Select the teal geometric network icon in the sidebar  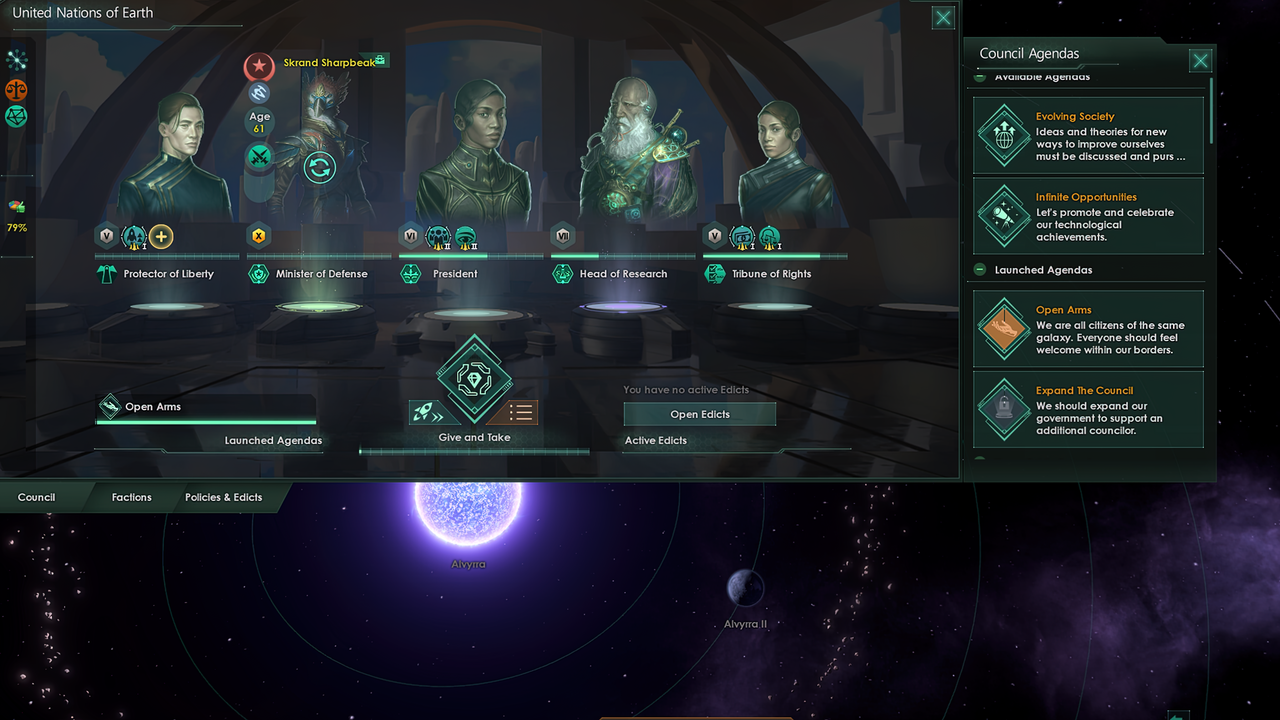pyautogui.click(x=18, y=116)
